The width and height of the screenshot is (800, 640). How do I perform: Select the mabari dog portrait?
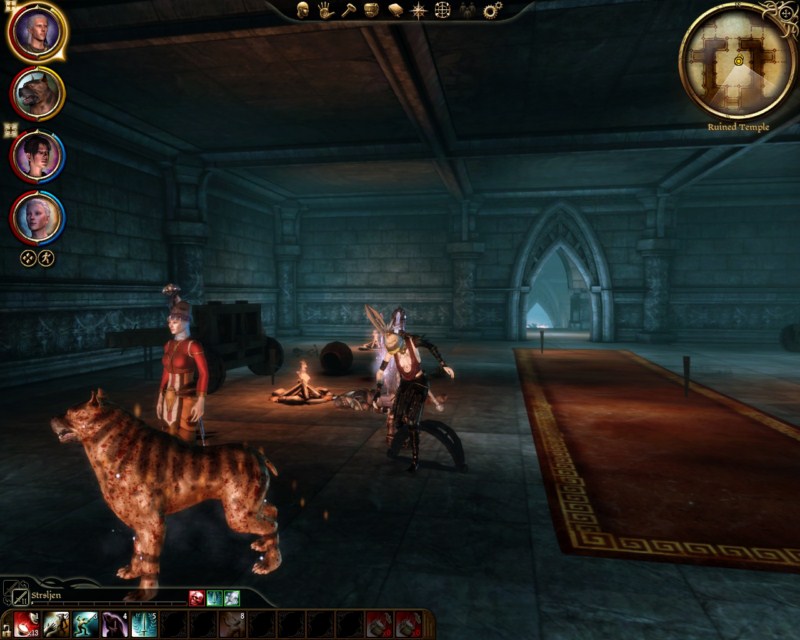coord(38,94)
